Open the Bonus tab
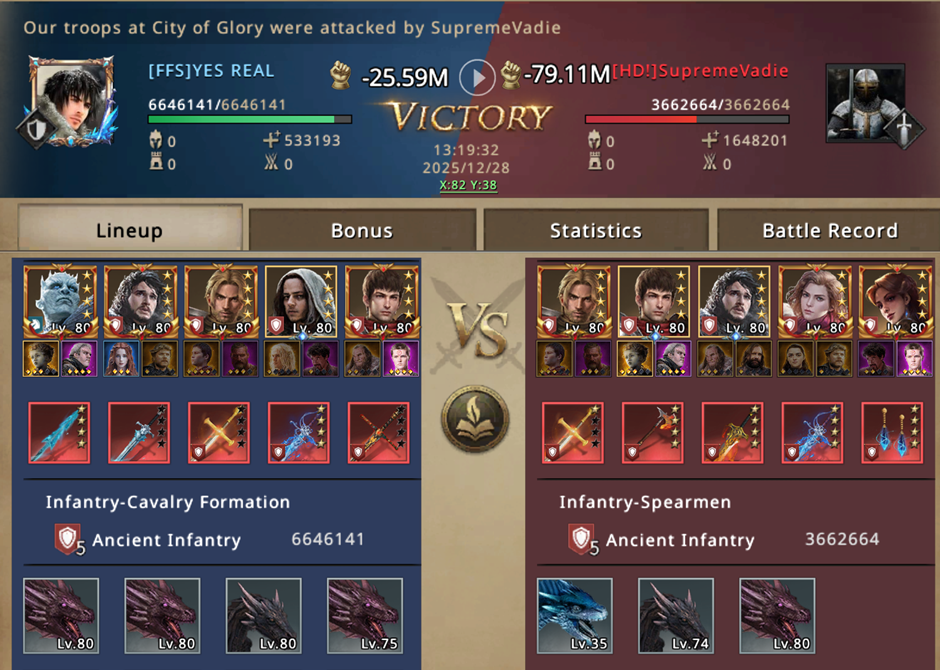Viewport: 940px width, 670px height. (361, 230)
